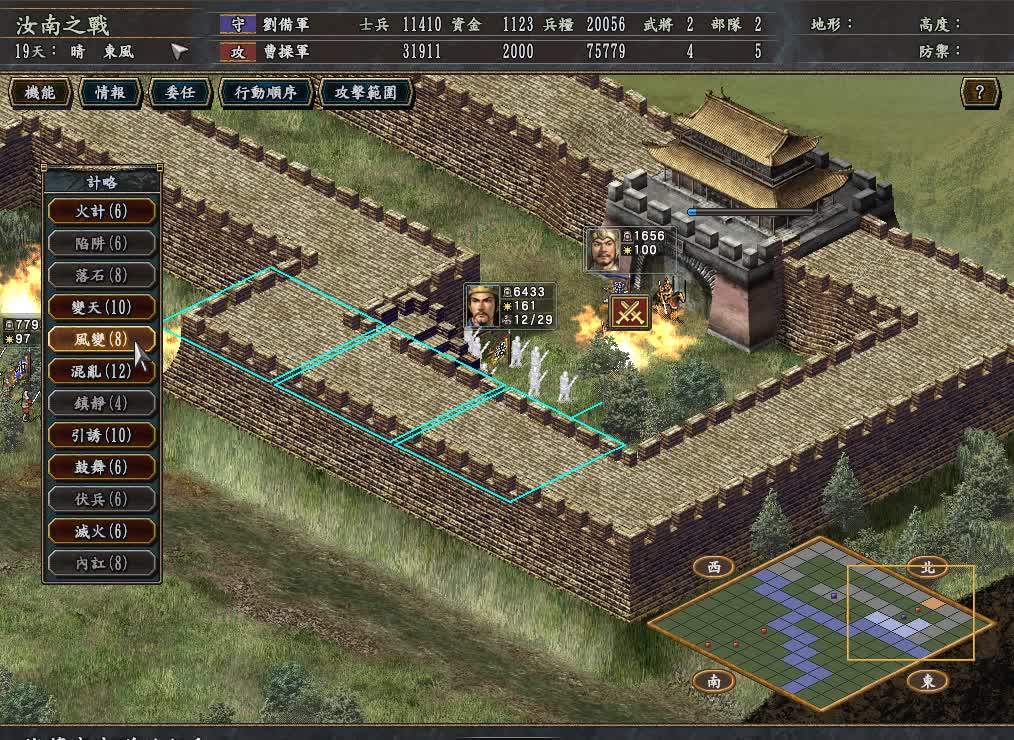The image size is (1014, 740).
Task: Open the 情報 information panel
Action: pos(110,93)
